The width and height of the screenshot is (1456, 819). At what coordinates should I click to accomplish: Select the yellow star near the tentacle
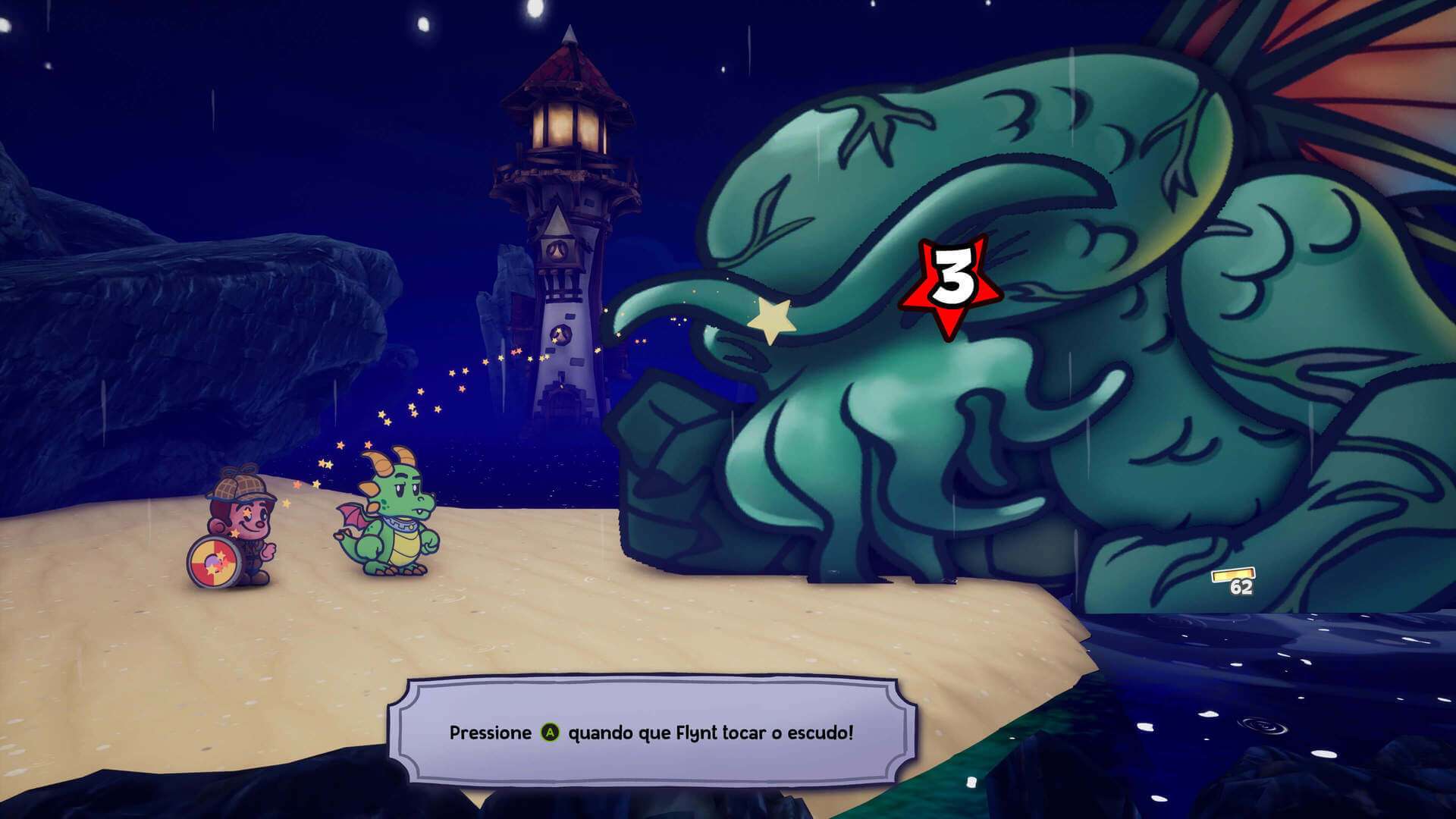point(771,320)
